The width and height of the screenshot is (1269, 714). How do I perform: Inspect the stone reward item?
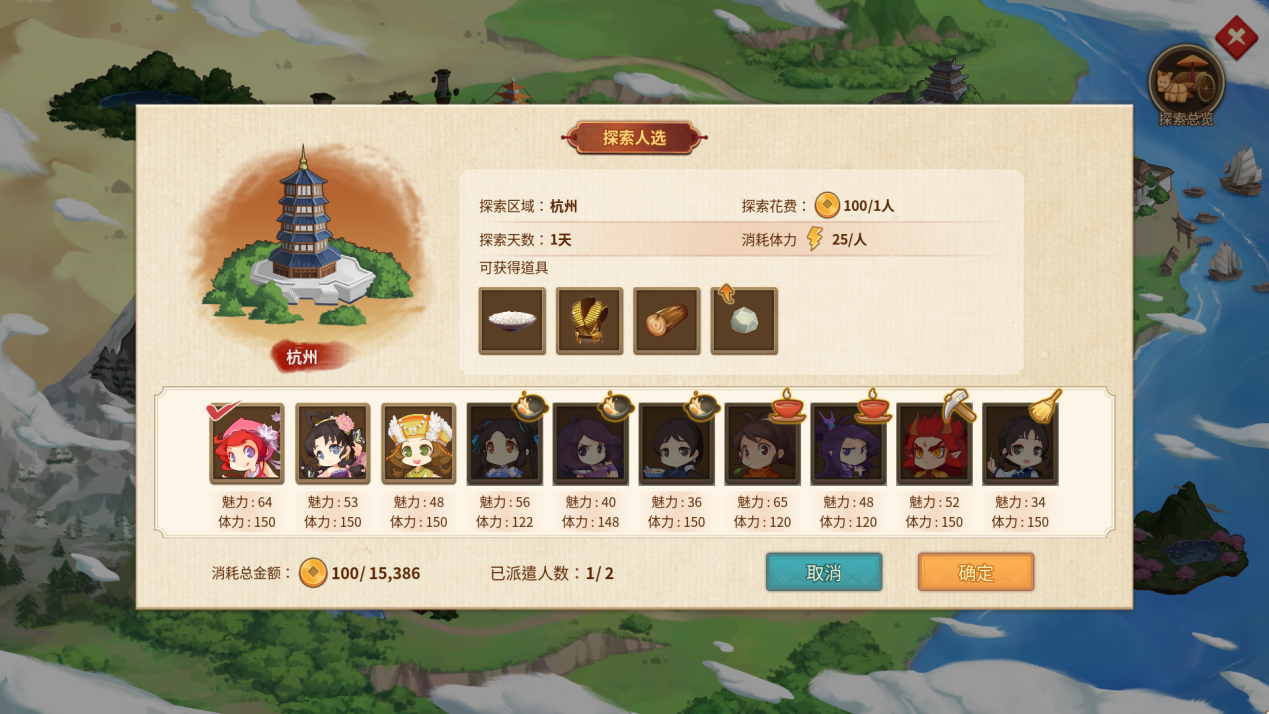coord(744,321)
